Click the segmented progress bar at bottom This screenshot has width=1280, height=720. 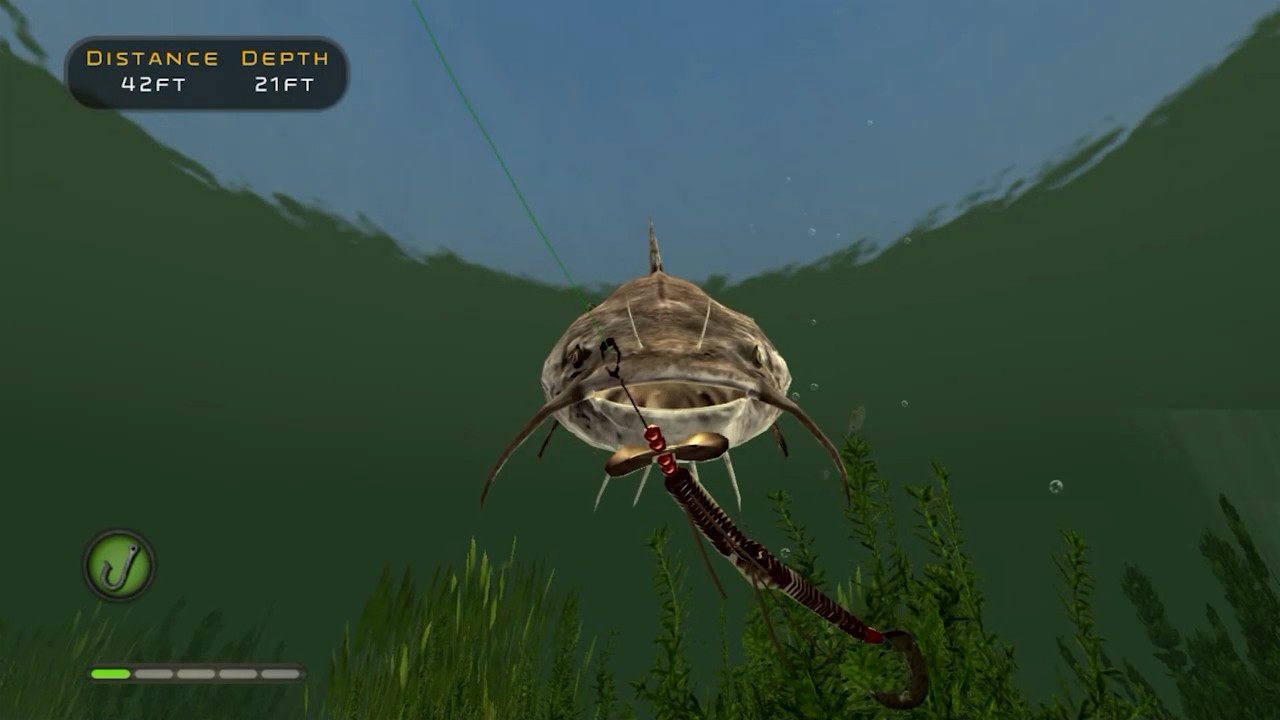[195, 674]
